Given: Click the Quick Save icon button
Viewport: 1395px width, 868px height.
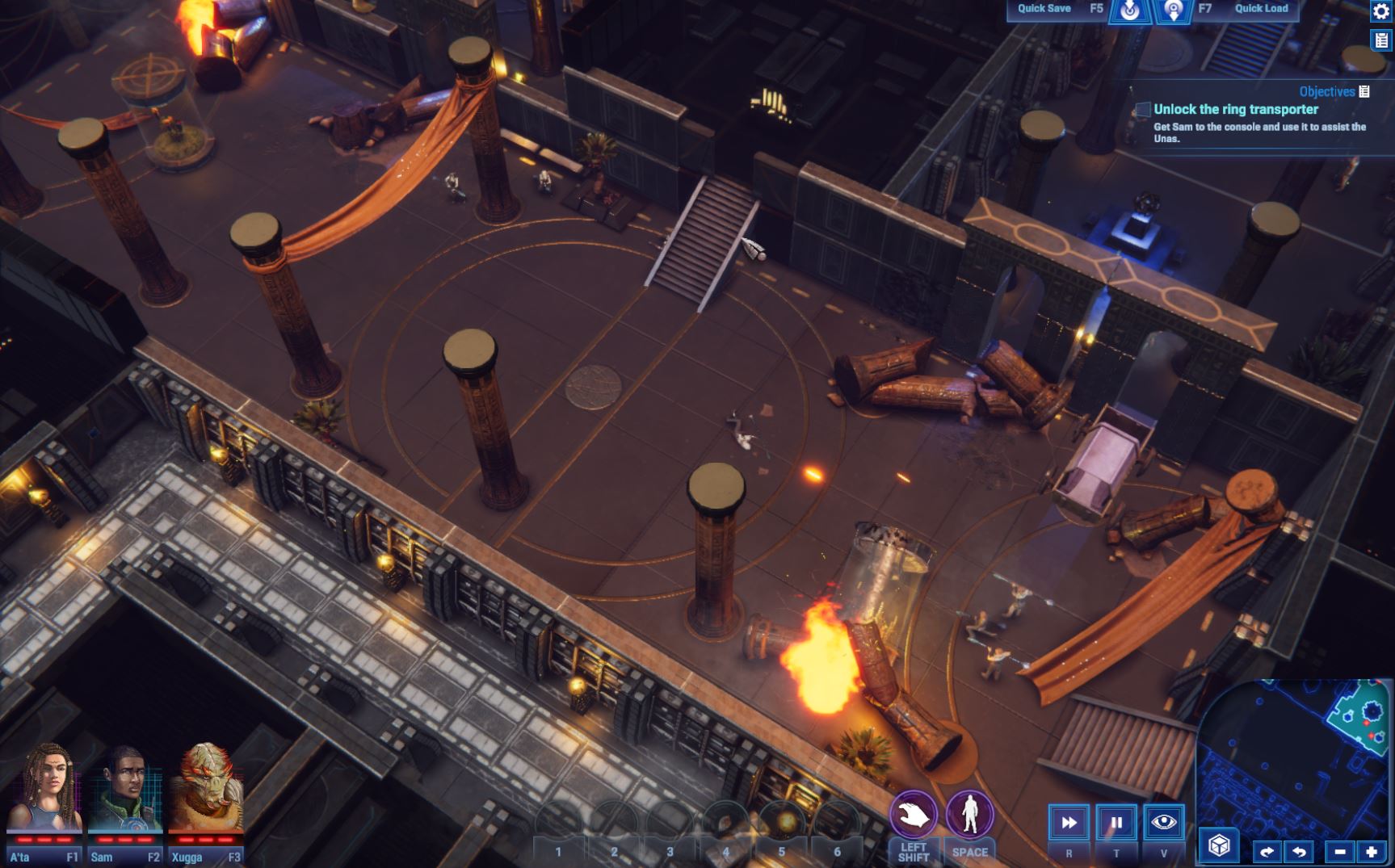Looking at the screenshot, I should [1129, 10].
